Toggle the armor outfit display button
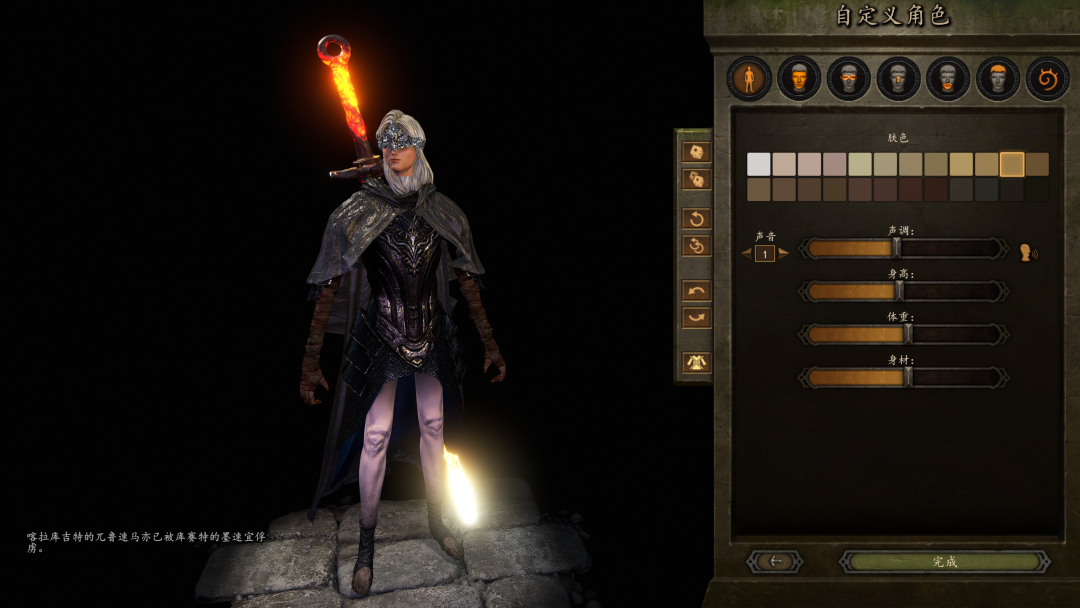The height and width of the screenshot is (608, 1080). pos(696,362)
